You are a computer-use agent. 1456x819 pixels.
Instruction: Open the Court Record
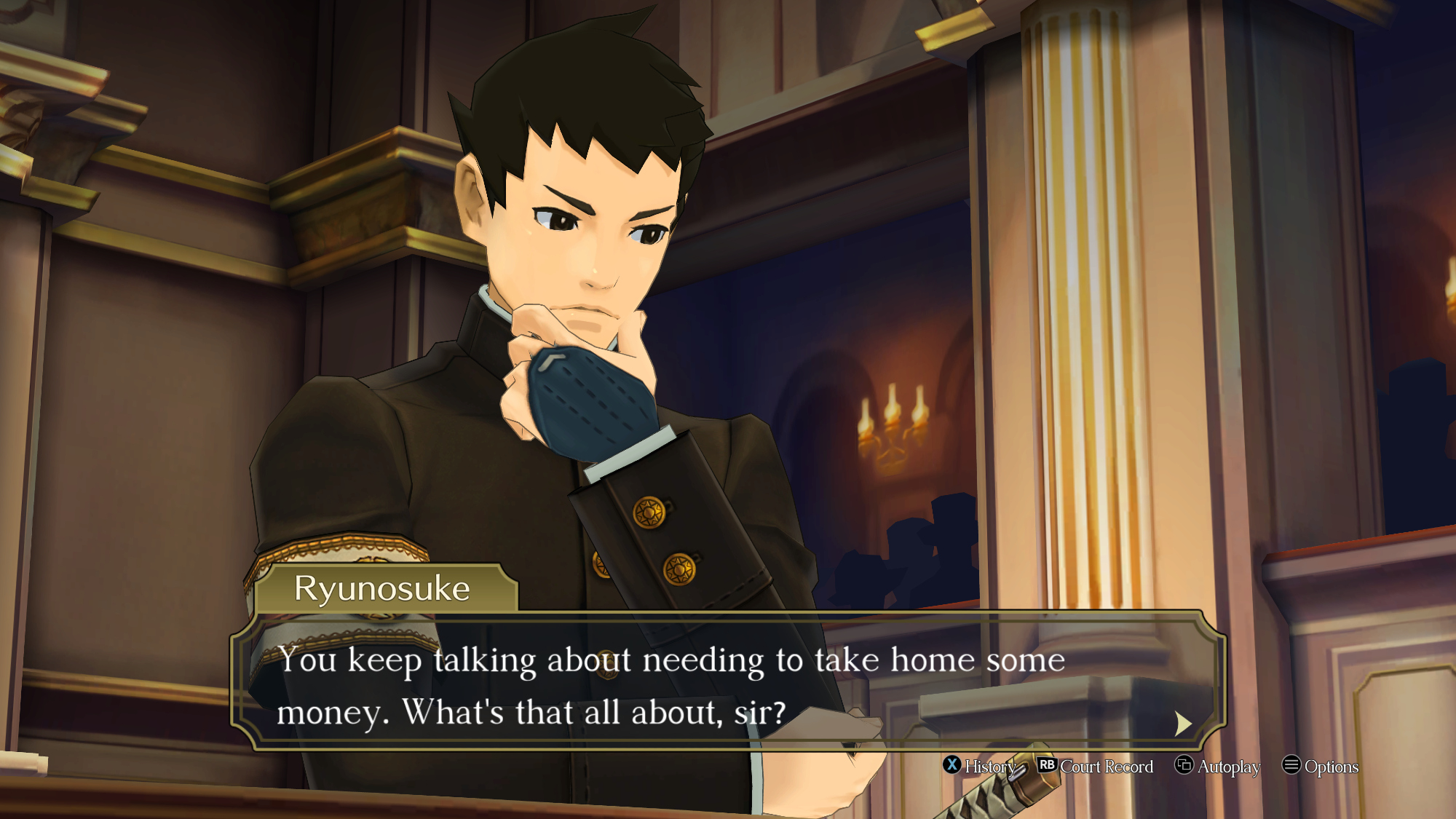[x=1096, y=766]
